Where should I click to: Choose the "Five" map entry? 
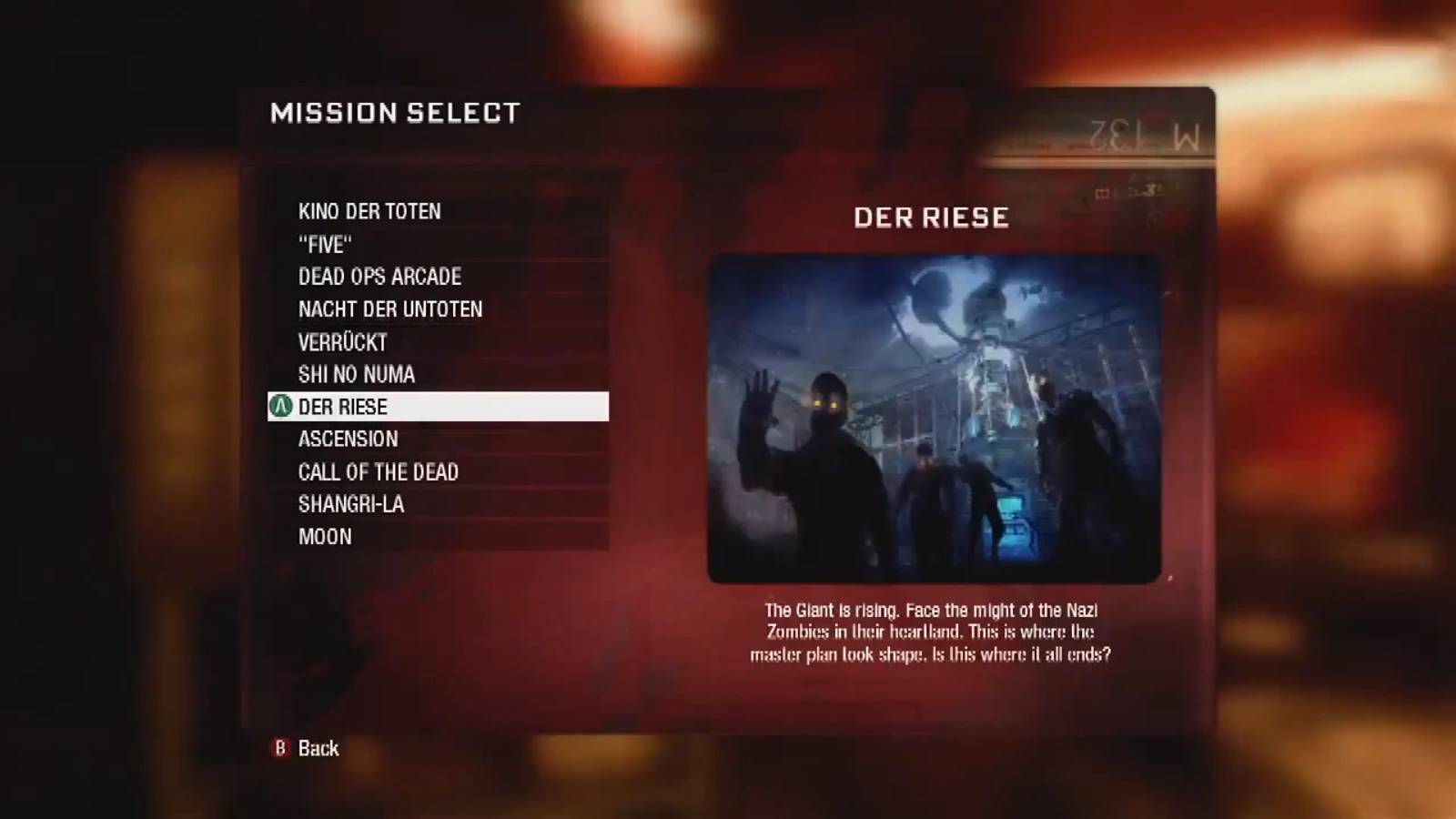coord(325,245)
